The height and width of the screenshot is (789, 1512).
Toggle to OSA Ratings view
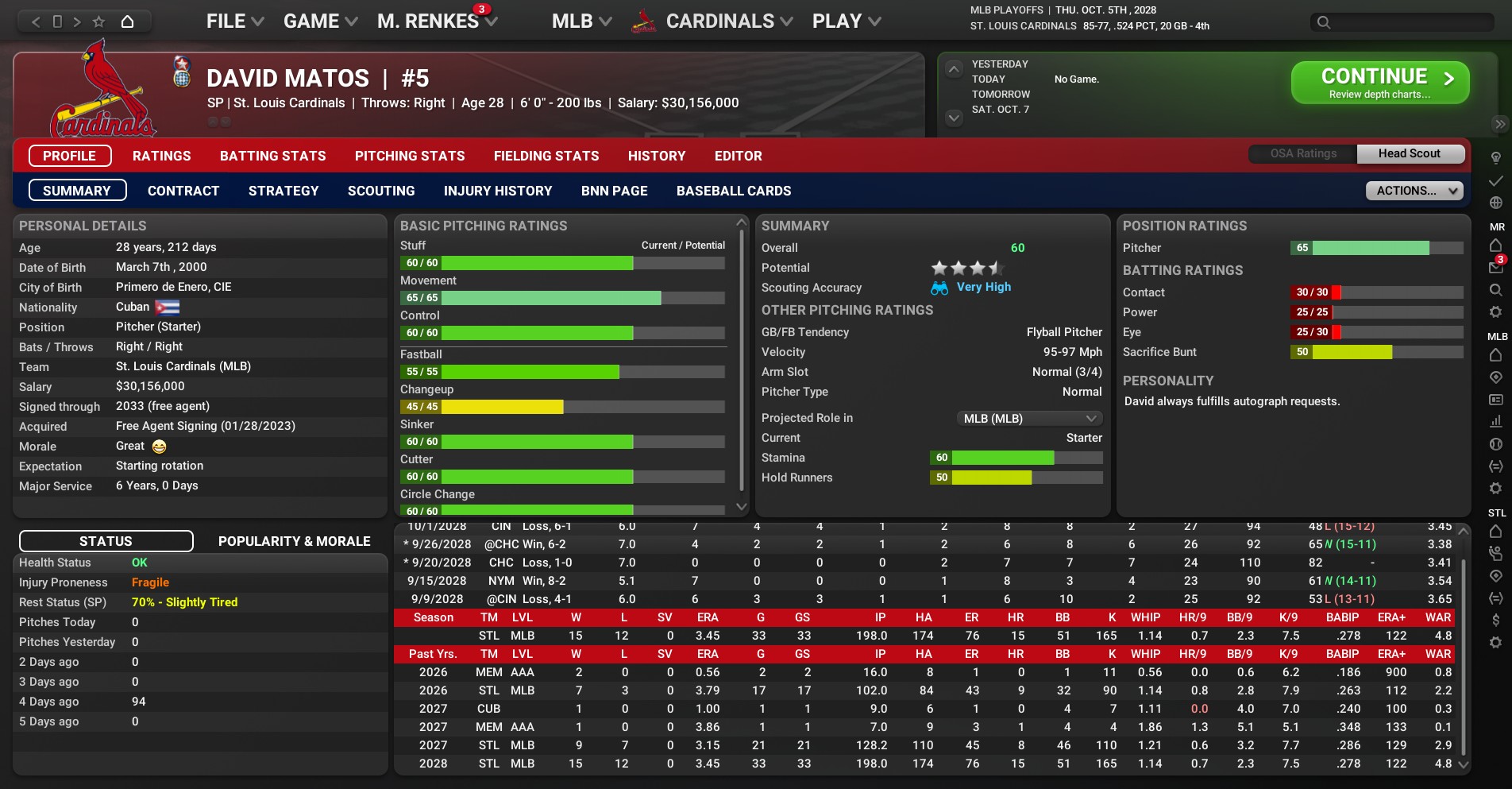coord(1303,153)
